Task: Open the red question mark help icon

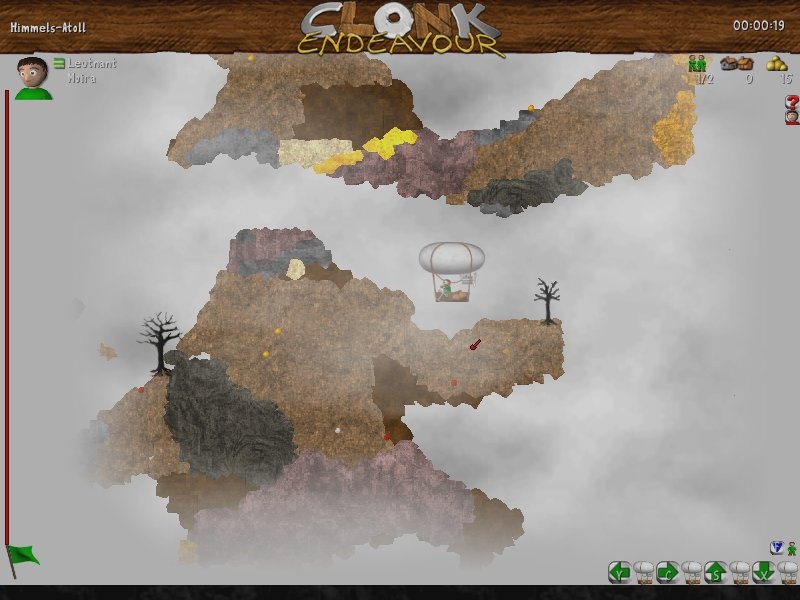Action: (x=792, y=102)
